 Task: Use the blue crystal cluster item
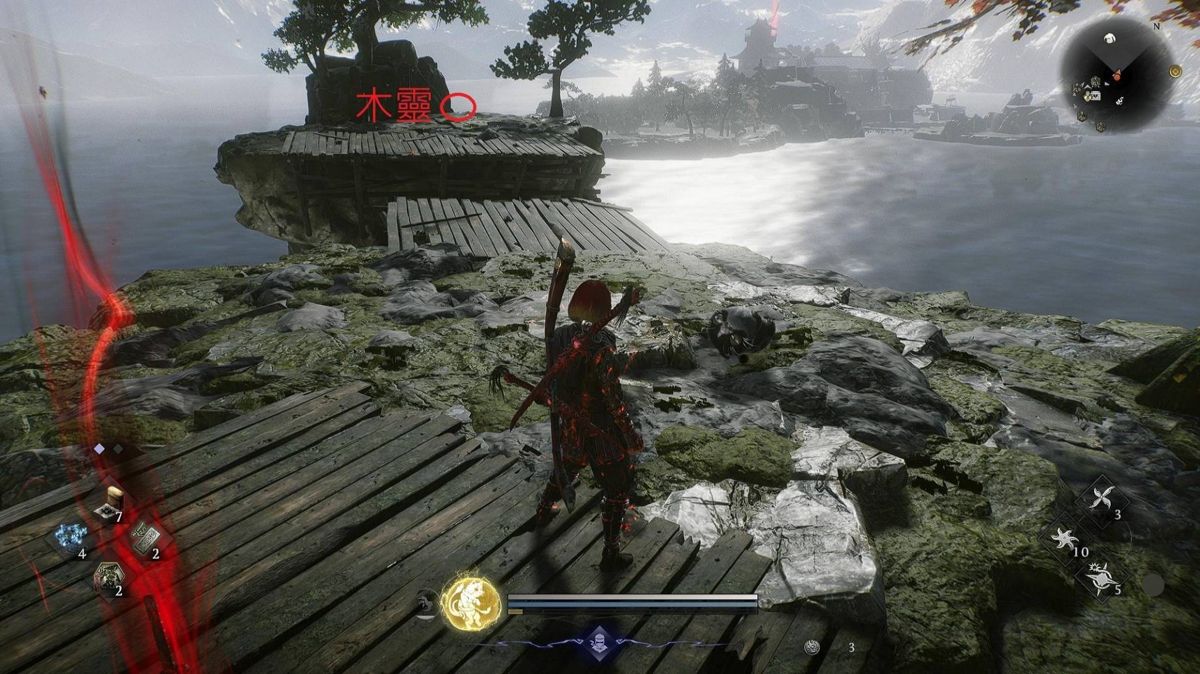(x=72, y=536)
